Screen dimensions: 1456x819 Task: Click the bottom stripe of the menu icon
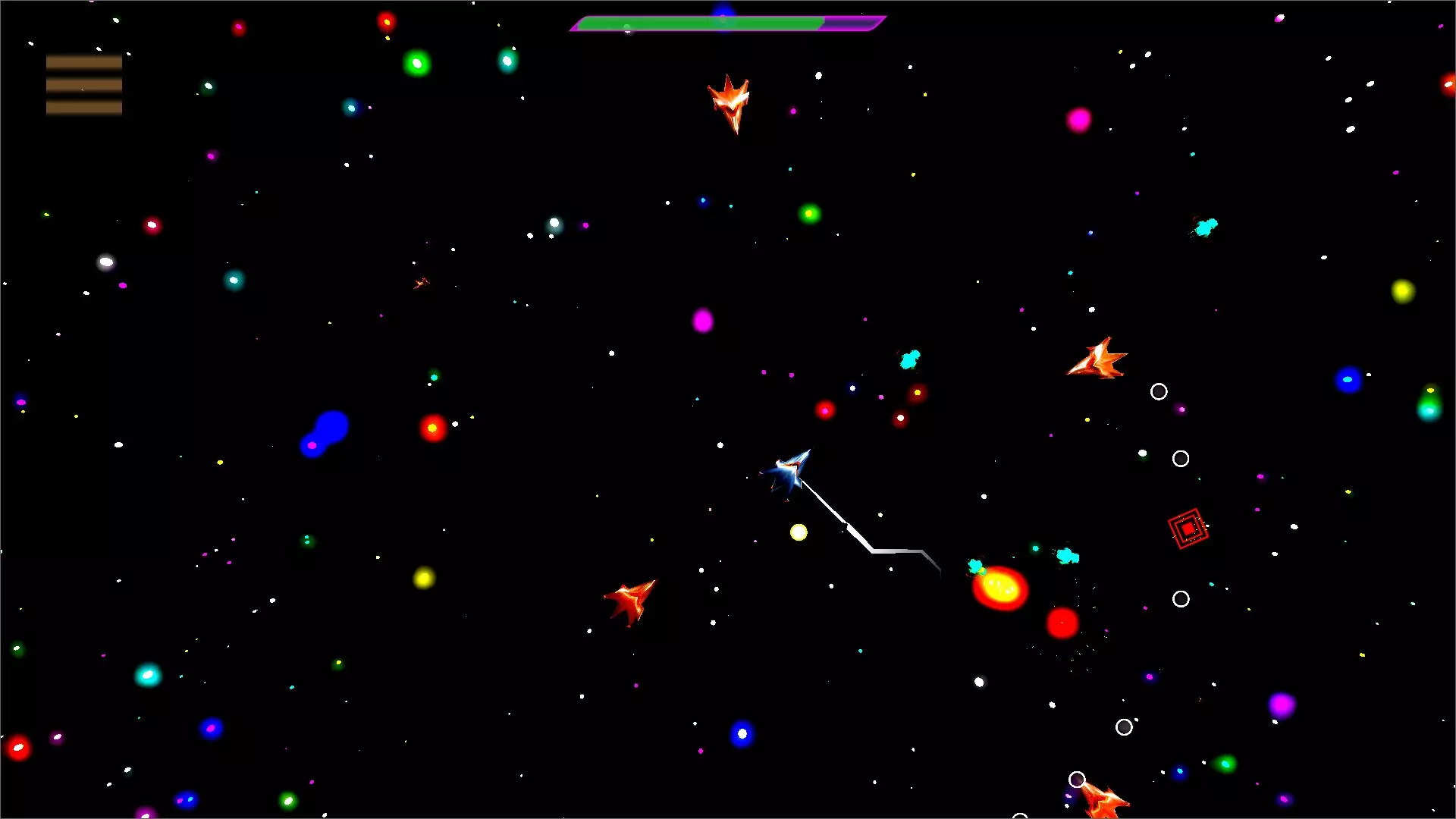click(83, 109)
